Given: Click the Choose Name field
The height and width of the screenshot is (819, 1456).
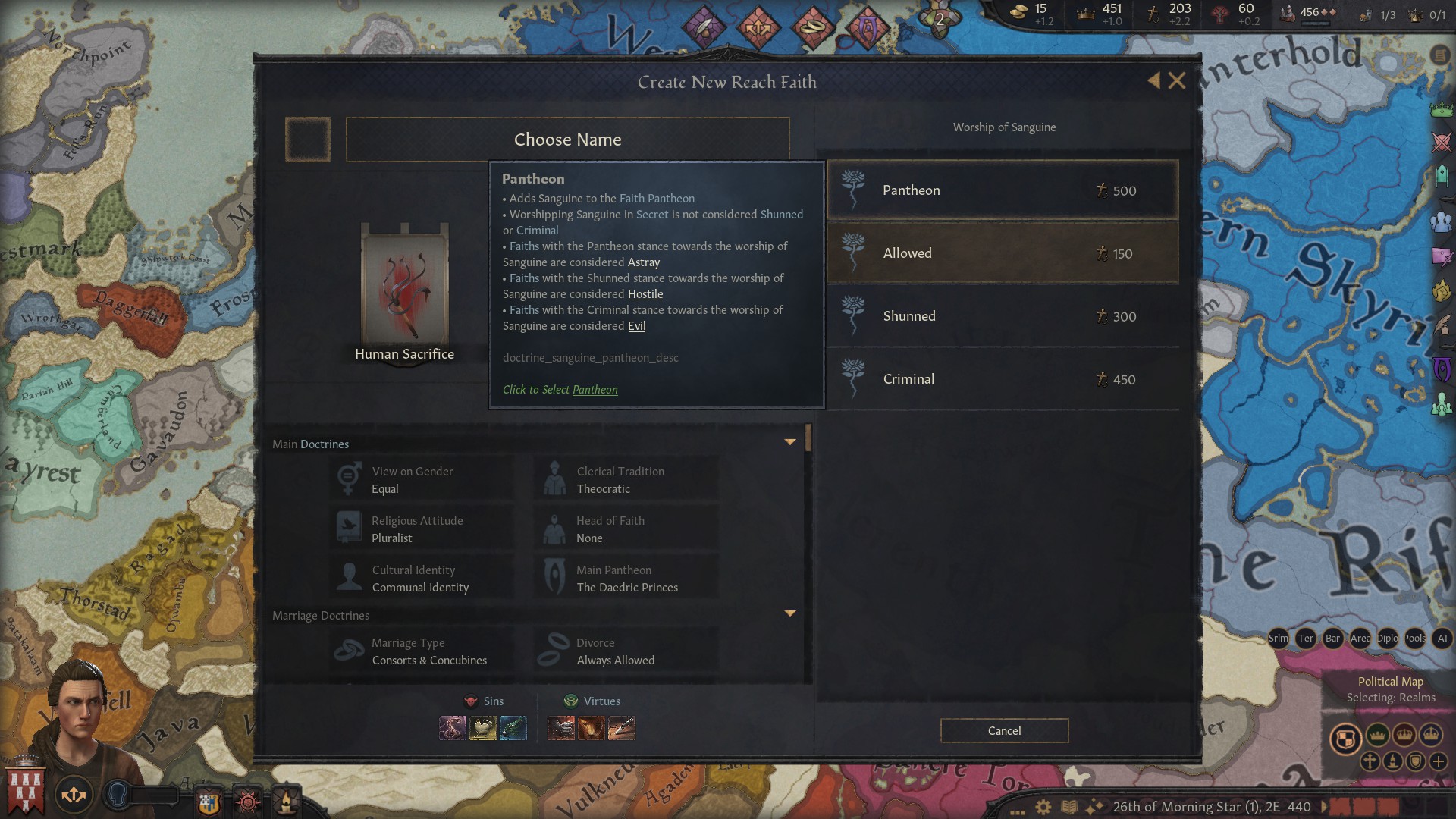Looking at the screenshot, I should point(568,140).
